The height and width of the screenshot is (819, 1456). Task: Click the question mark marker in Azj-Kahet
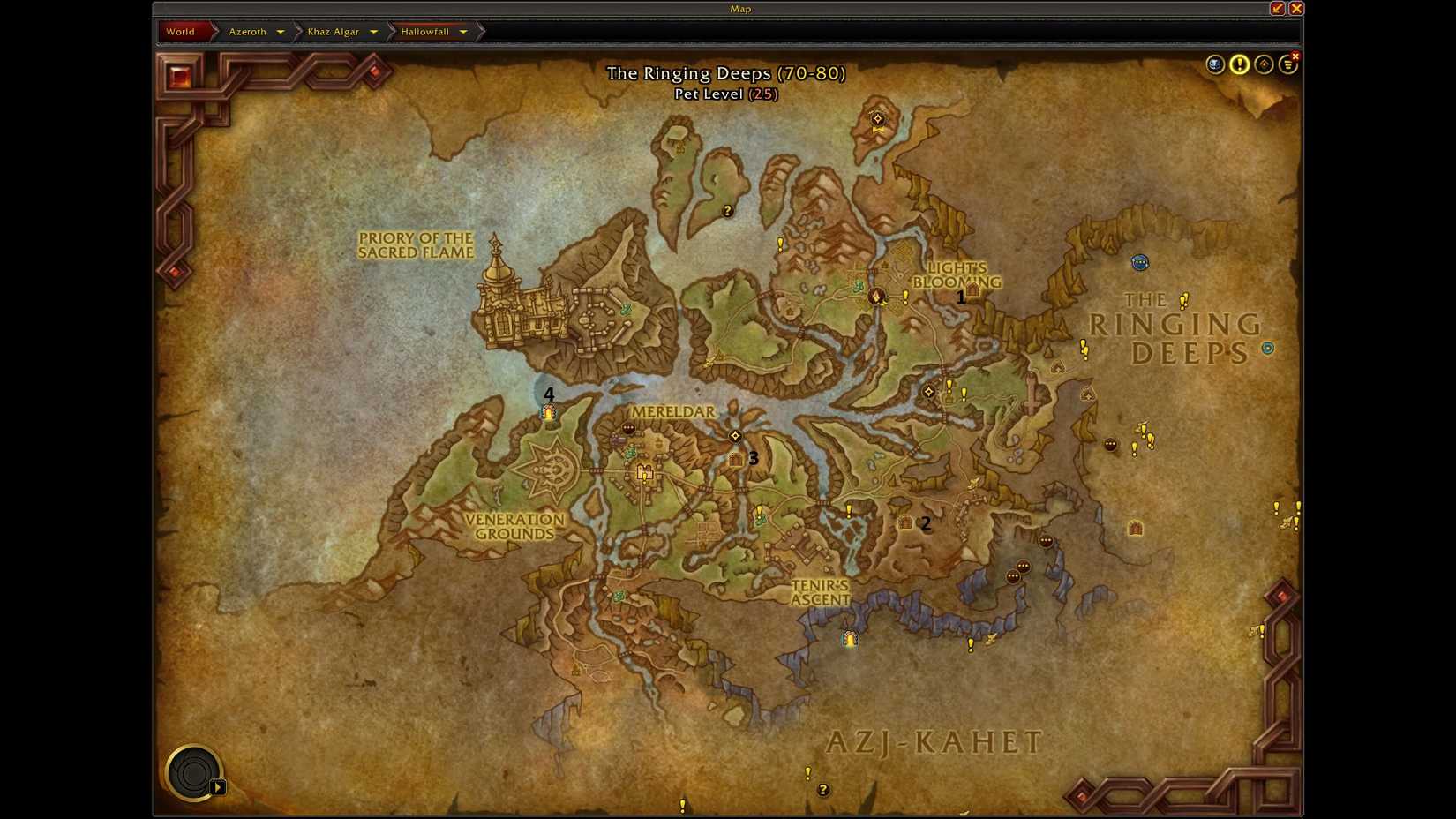point(824,790)
